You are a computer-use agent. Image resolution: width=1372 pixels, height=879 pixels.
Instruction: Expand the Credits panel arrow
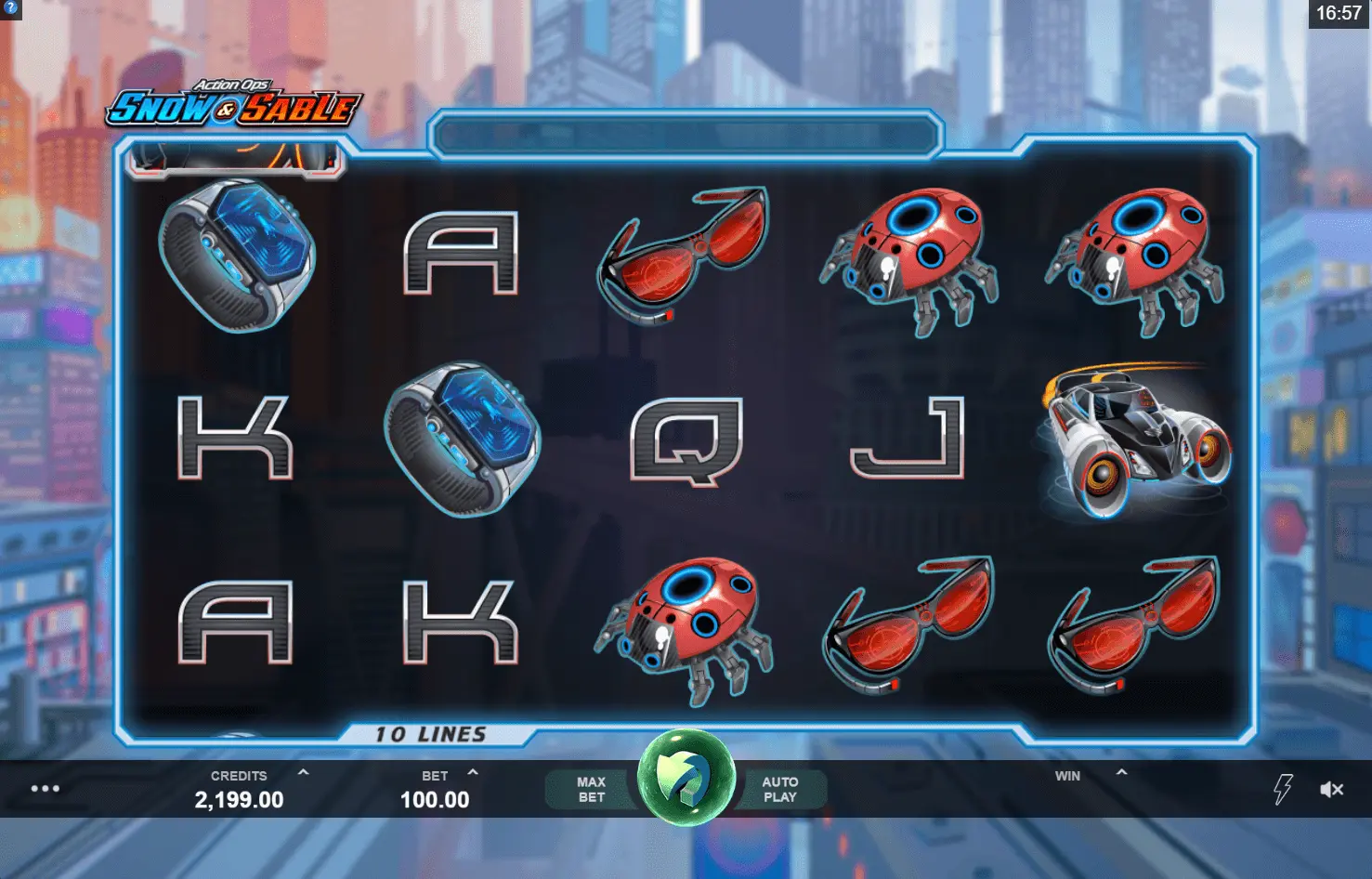pyautogui.click(x=303, y=772)
